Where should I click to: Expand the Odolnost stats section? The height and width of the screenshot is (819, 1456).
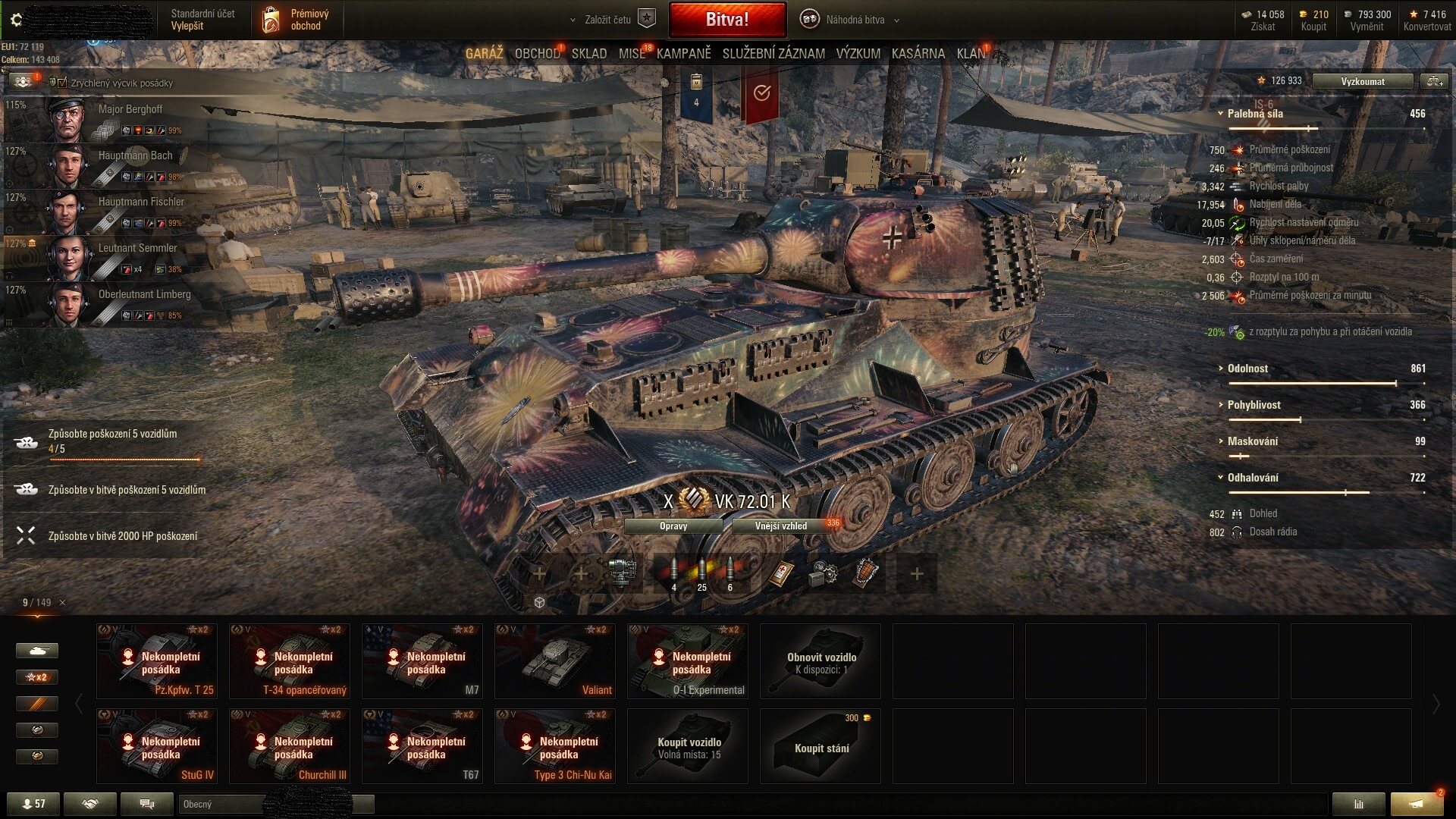point(1247,369)
